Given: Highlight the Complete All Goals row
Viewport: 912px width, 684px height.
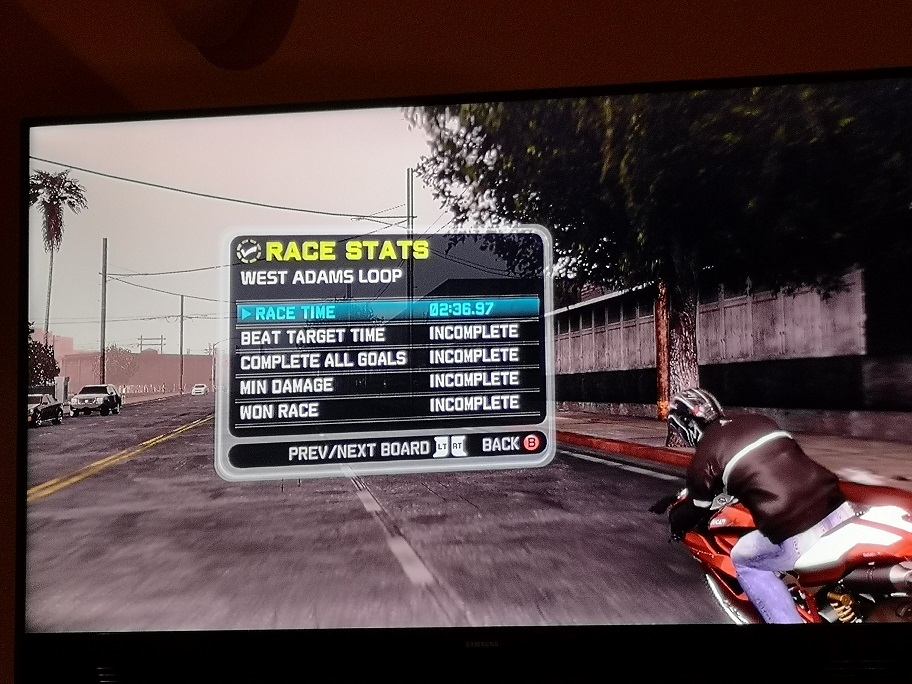Looking at the screenshot, I should tap(388, 359).
